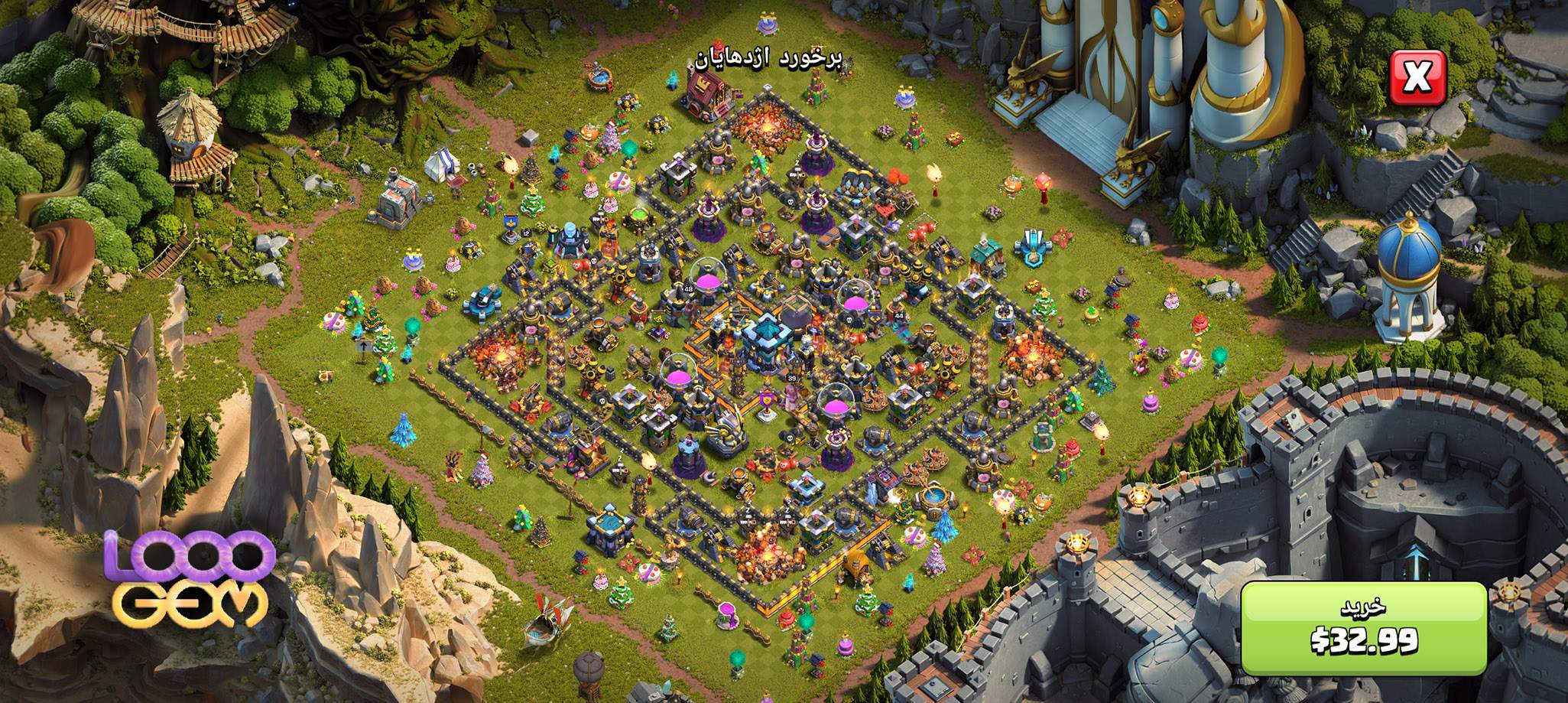Buy the scenery for $32.99
The image size is (1568, 703).
pyautogui.click(x=1363, y=629)
